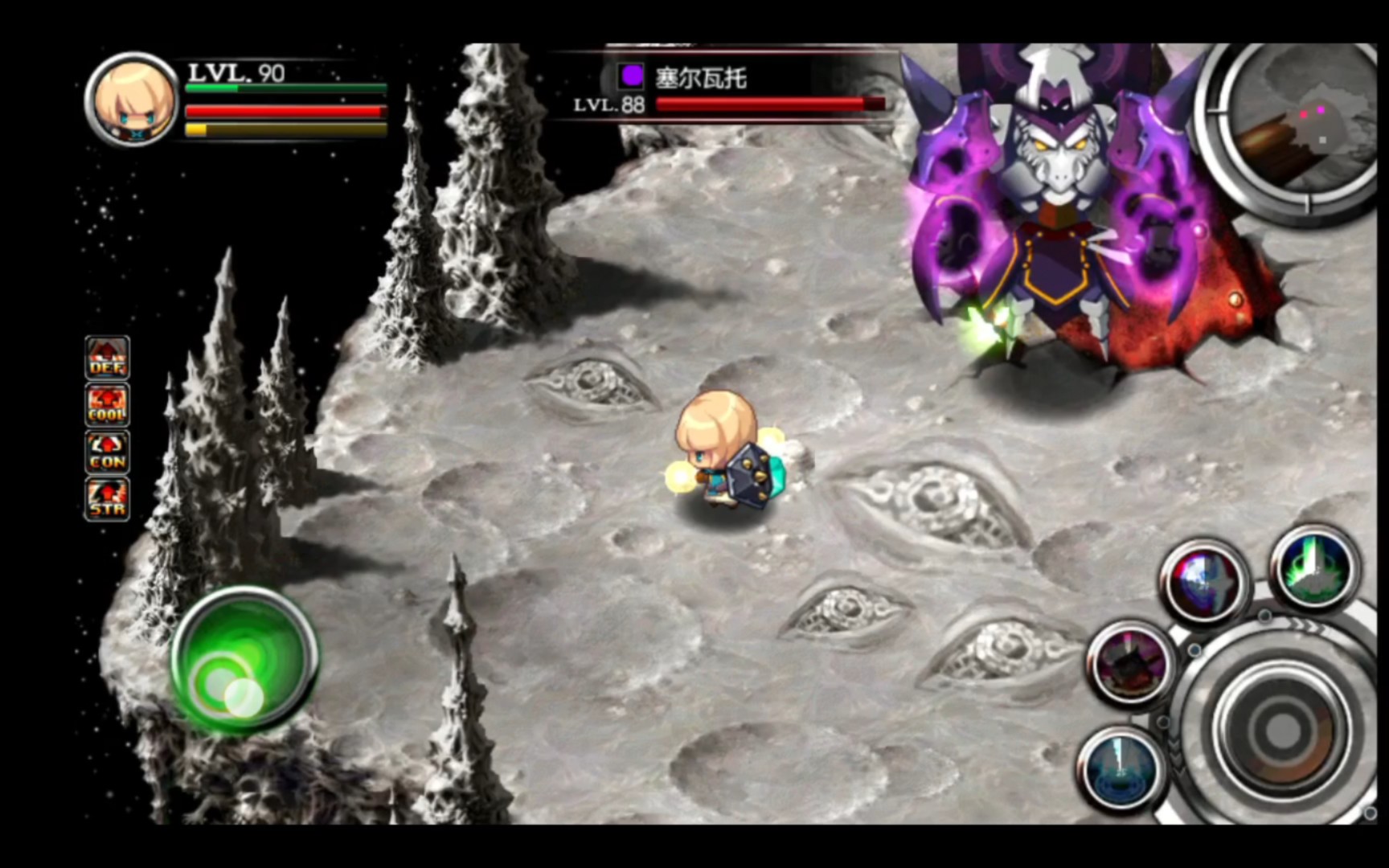Select the COOL buff icon
The height and width of the screenshot is (868, 1389).
tap(107, 404)
